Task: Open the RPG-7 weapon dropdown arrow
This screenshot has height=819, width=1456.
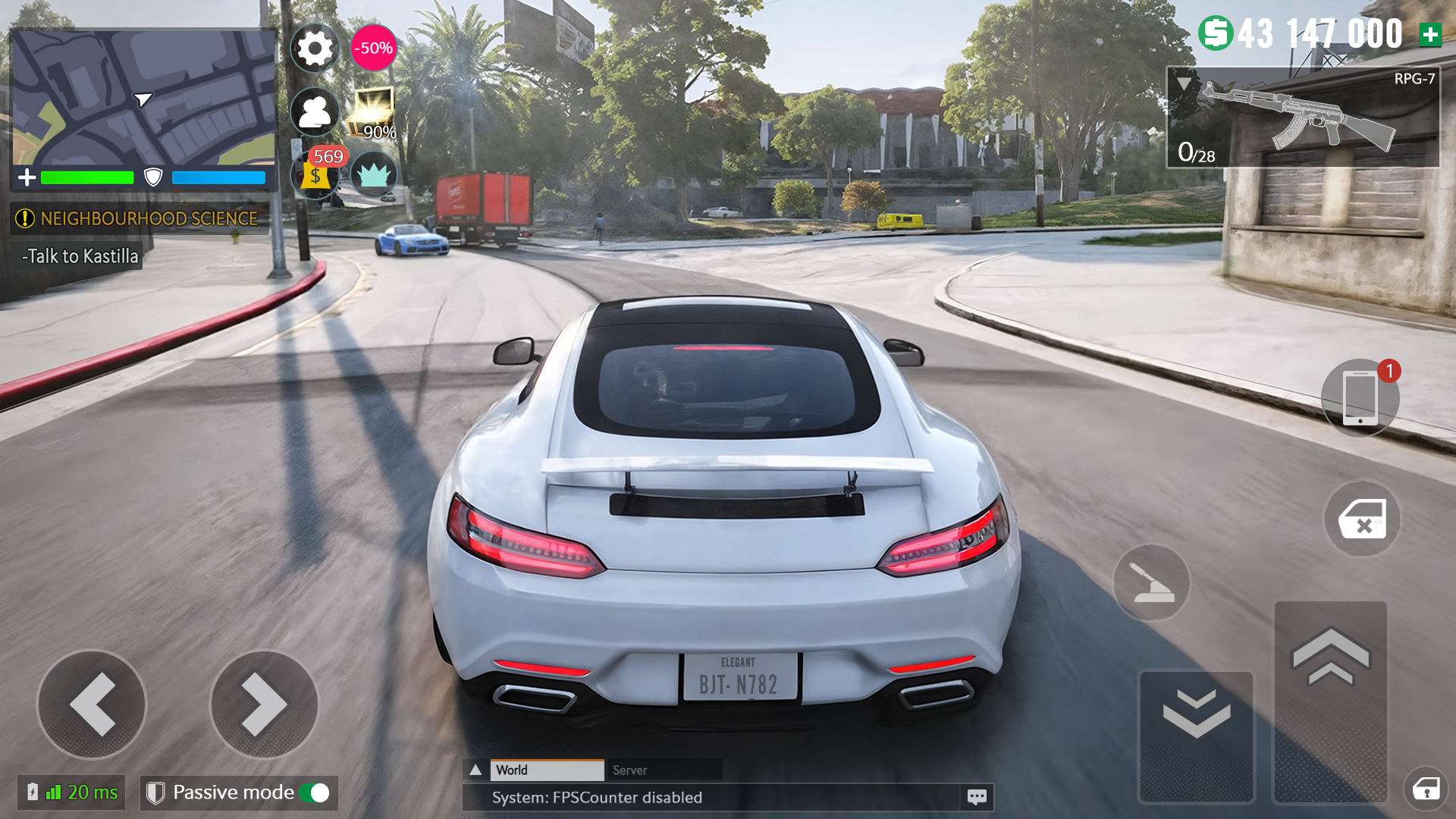Action: (x=1183, y=83)
